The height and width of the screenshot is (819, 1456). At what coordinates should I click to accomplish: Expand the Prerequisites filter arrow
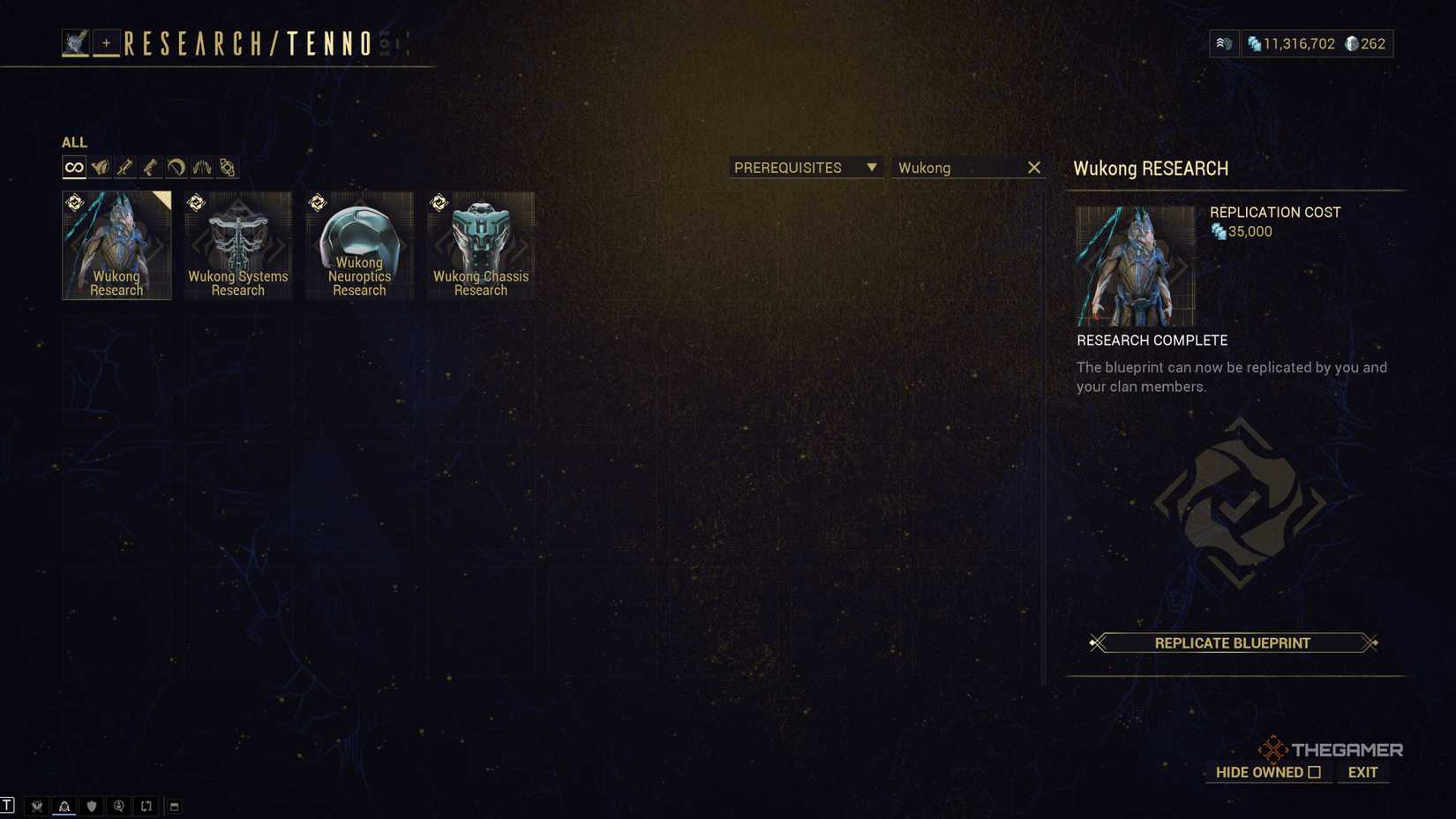pyautogui.click(x=872, y=167)
